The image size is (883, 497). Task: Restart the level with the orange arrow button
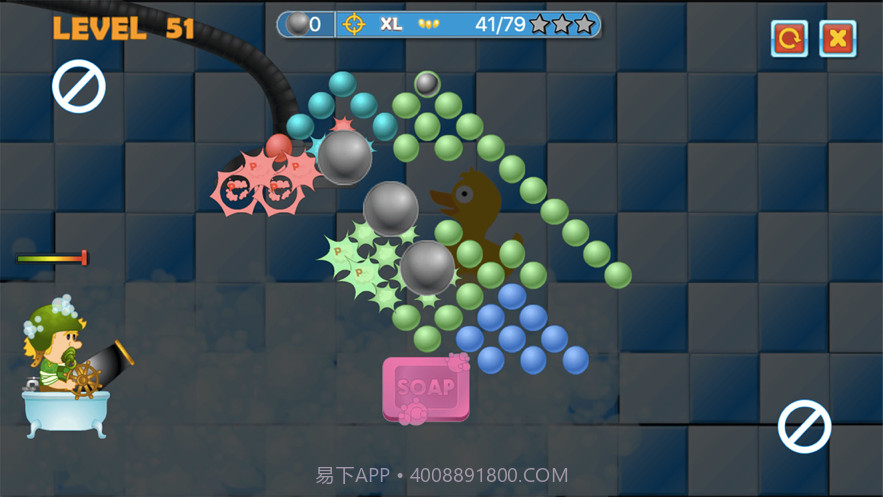click(789, 38)
